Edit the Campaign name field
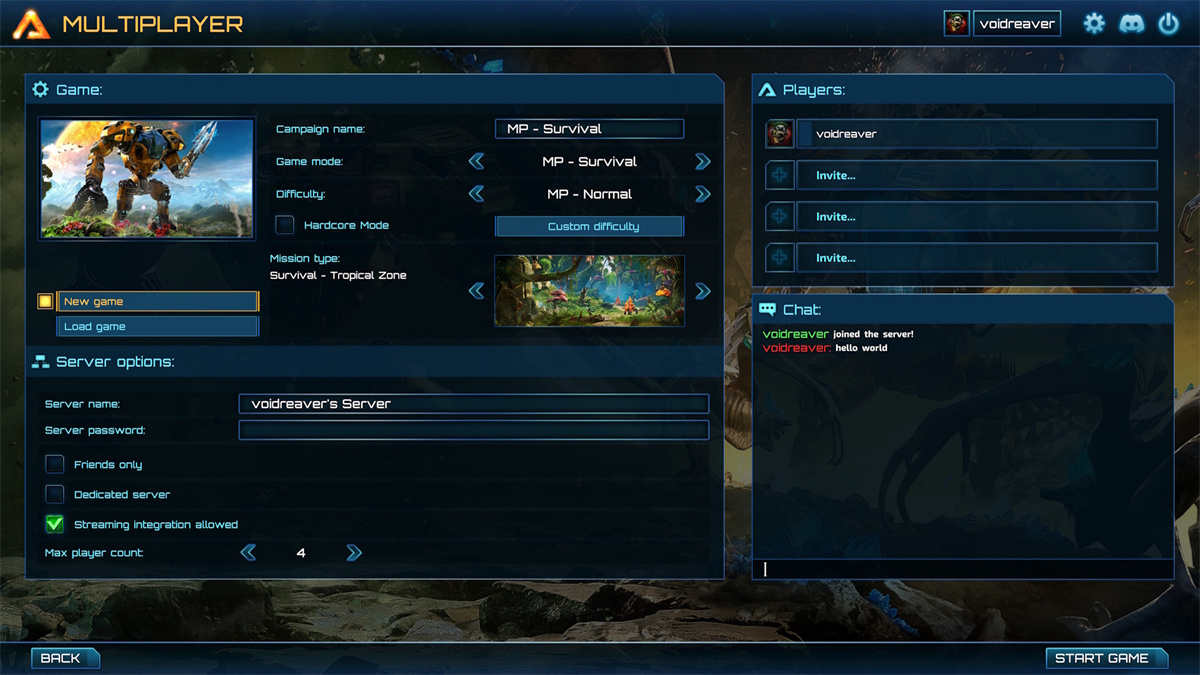 [x=589, y=129]
